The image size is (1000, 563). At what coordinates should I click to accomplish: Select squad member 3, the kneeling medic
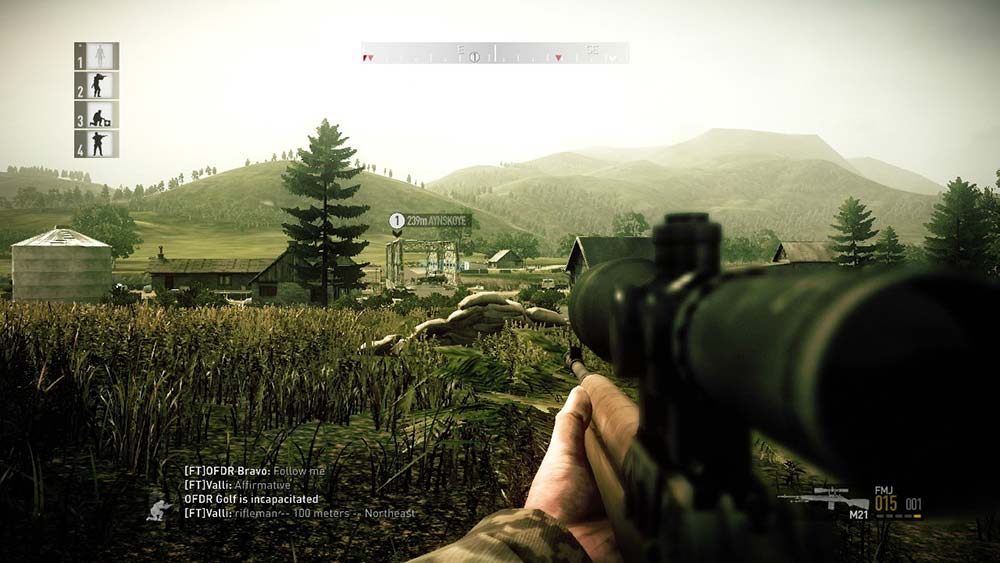coord(97,115)
